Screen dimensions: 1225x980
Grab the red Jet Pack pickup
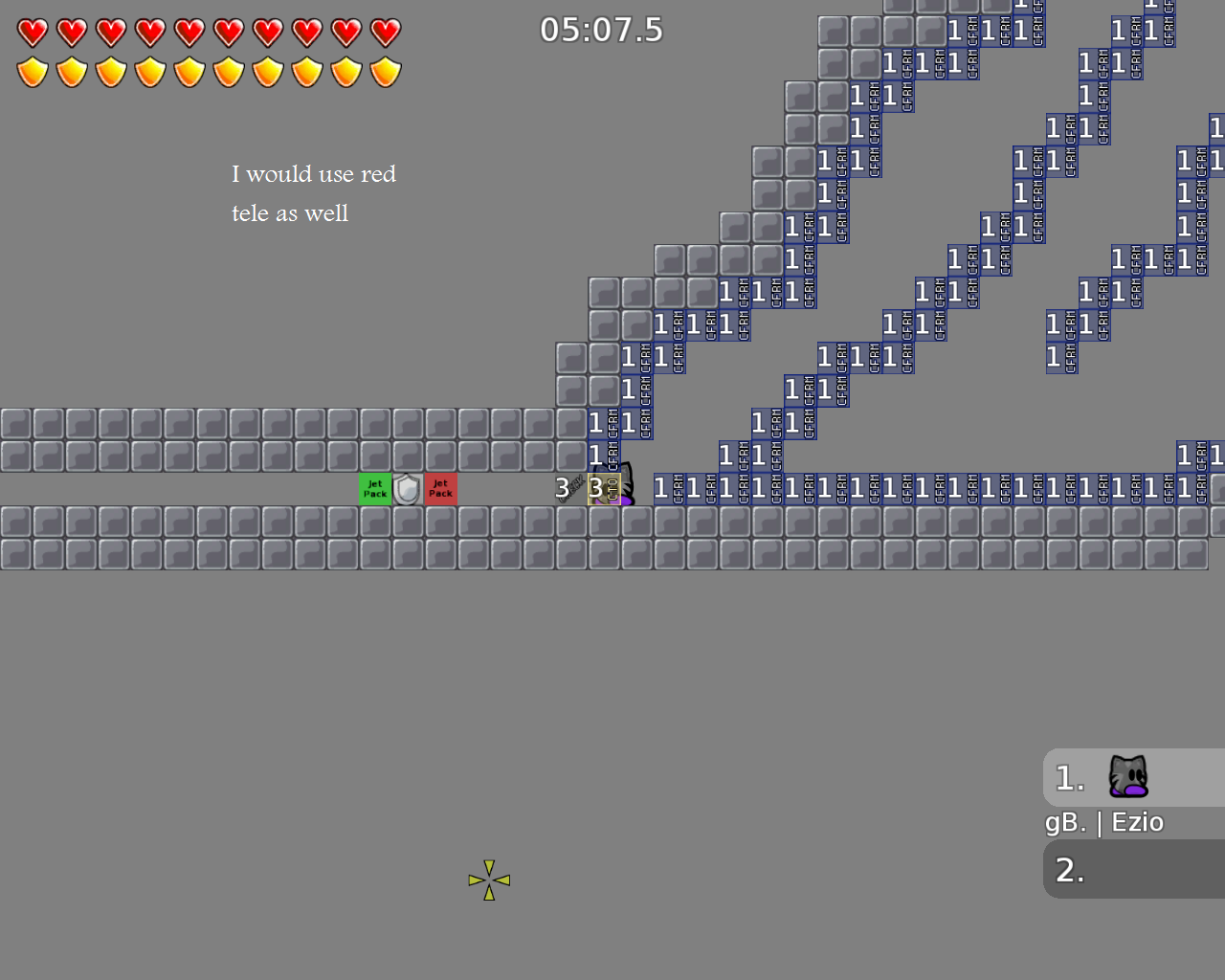tap(440, 488)
